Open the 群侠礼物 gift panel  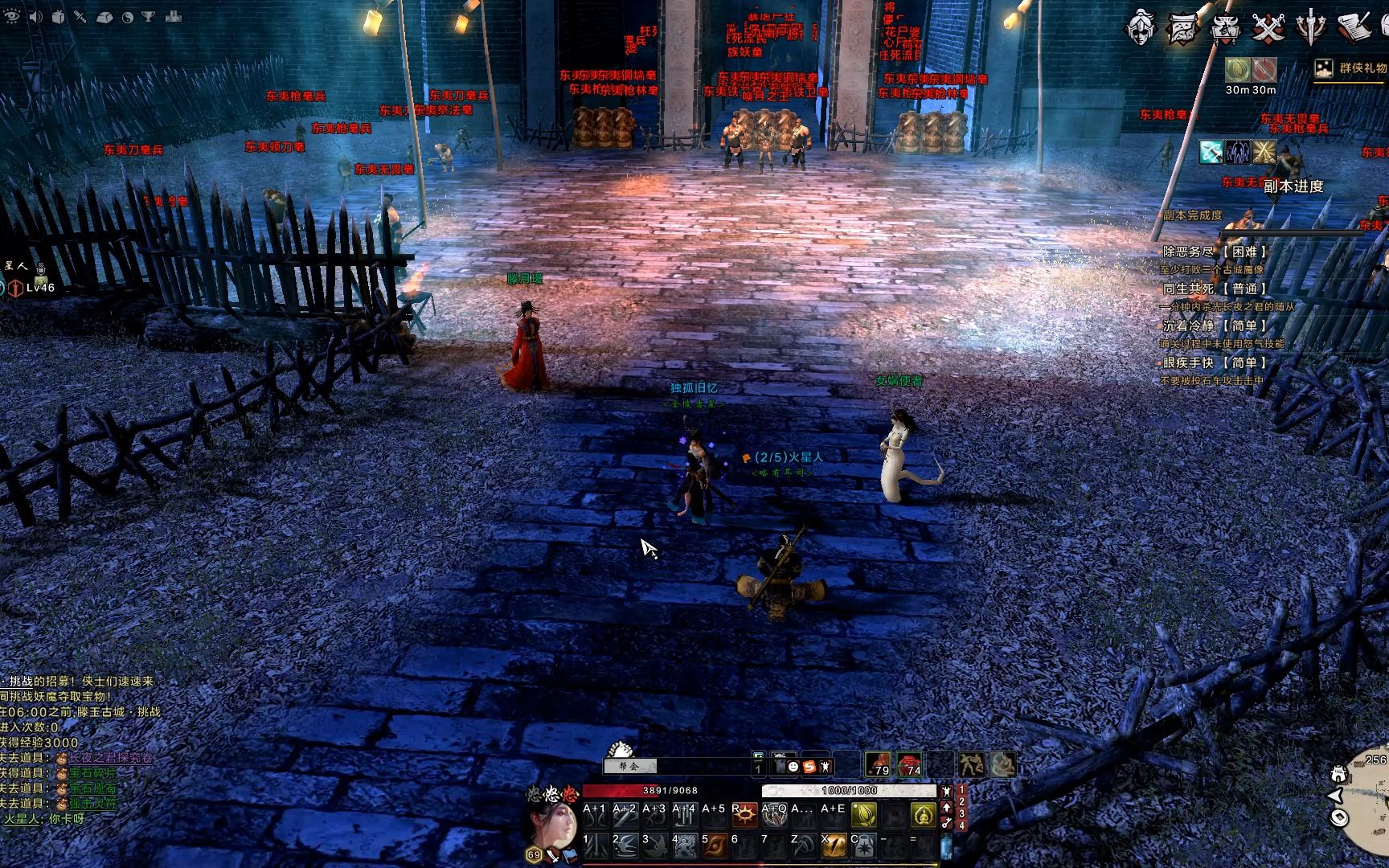click(x=1352, y=68)
